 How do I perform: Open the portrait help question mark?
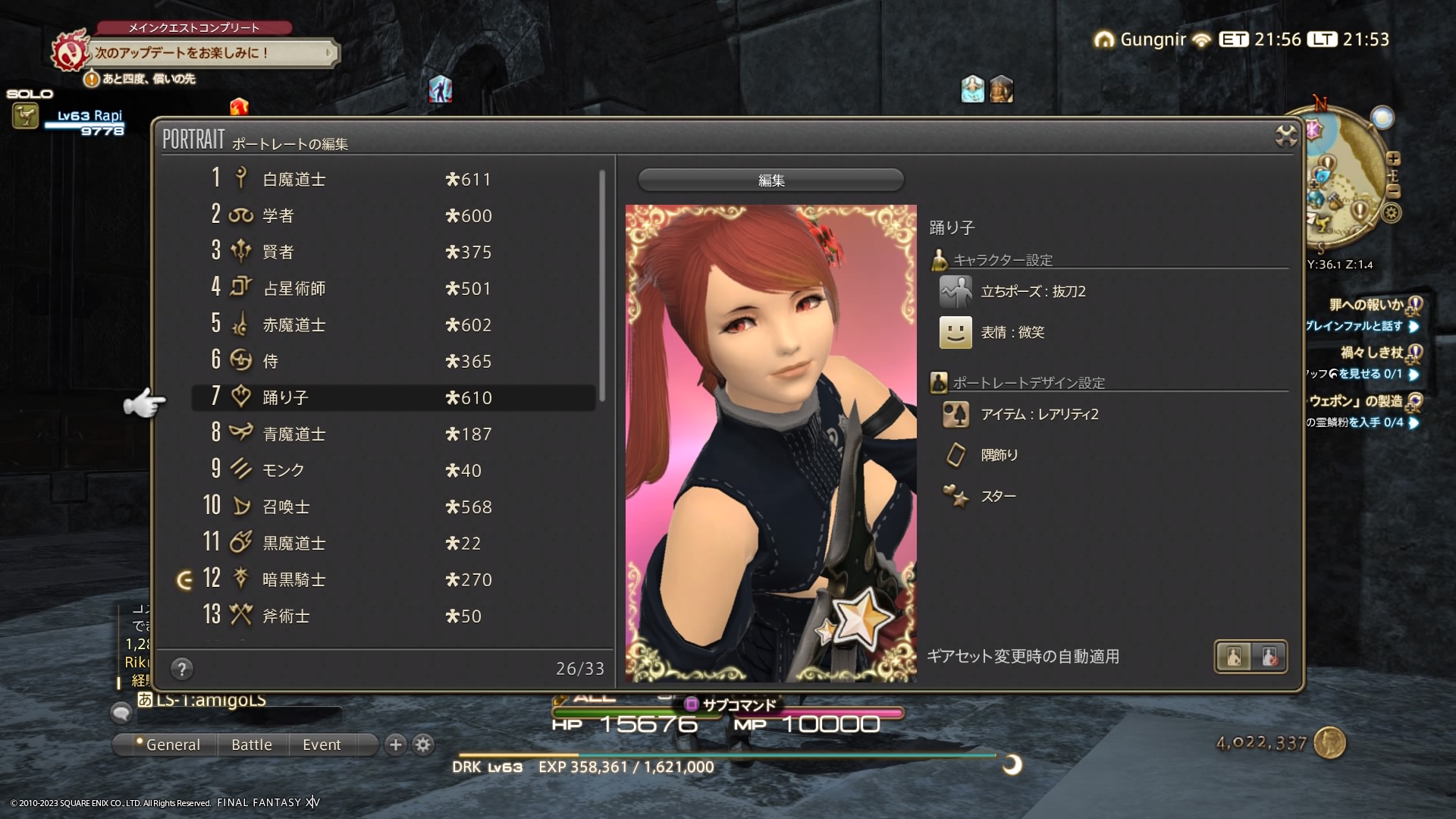181,669
